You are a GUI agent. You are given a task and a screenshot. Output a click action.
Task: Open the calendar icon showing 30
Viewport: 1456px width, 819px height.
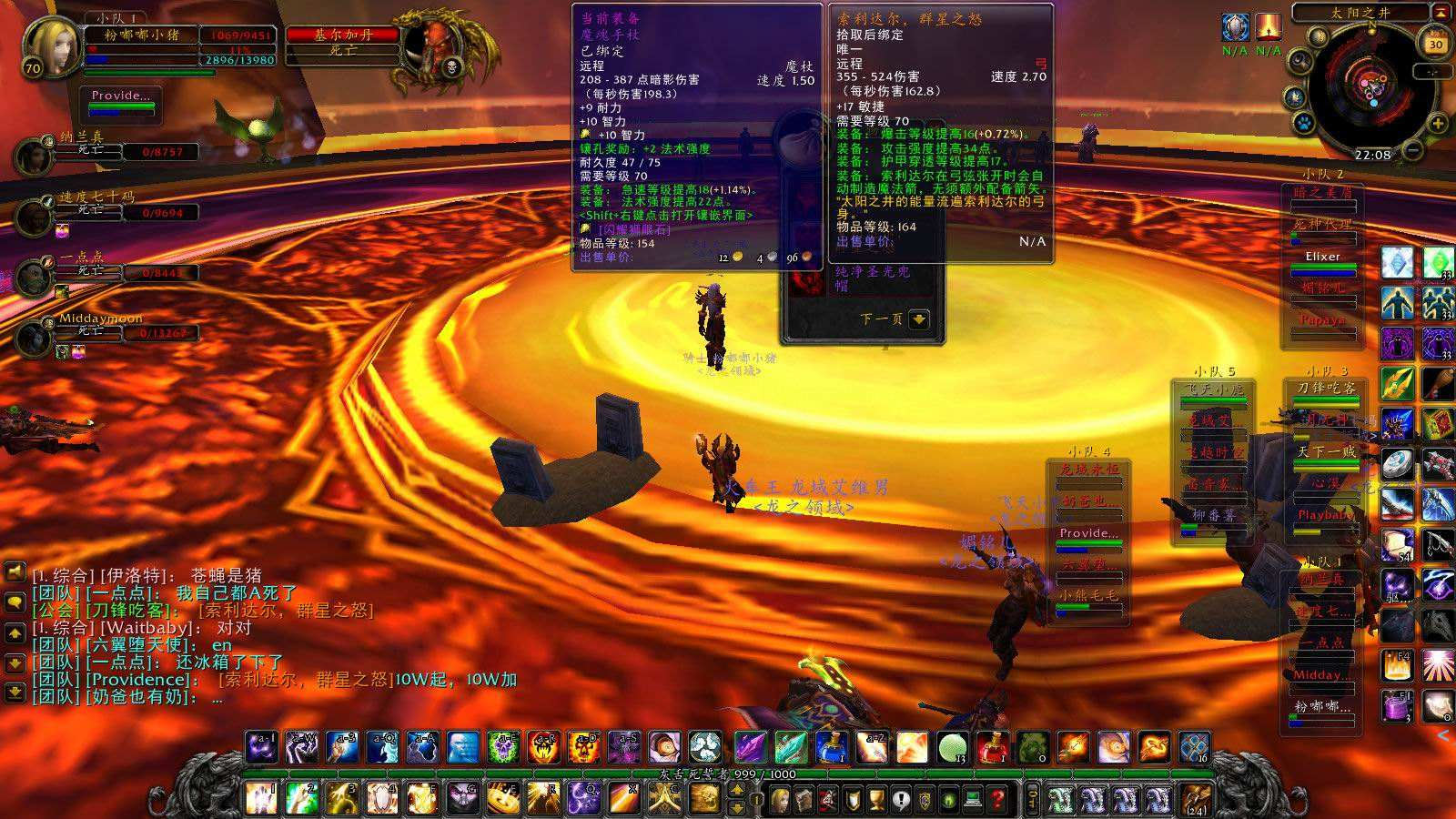click(1436, 43)
